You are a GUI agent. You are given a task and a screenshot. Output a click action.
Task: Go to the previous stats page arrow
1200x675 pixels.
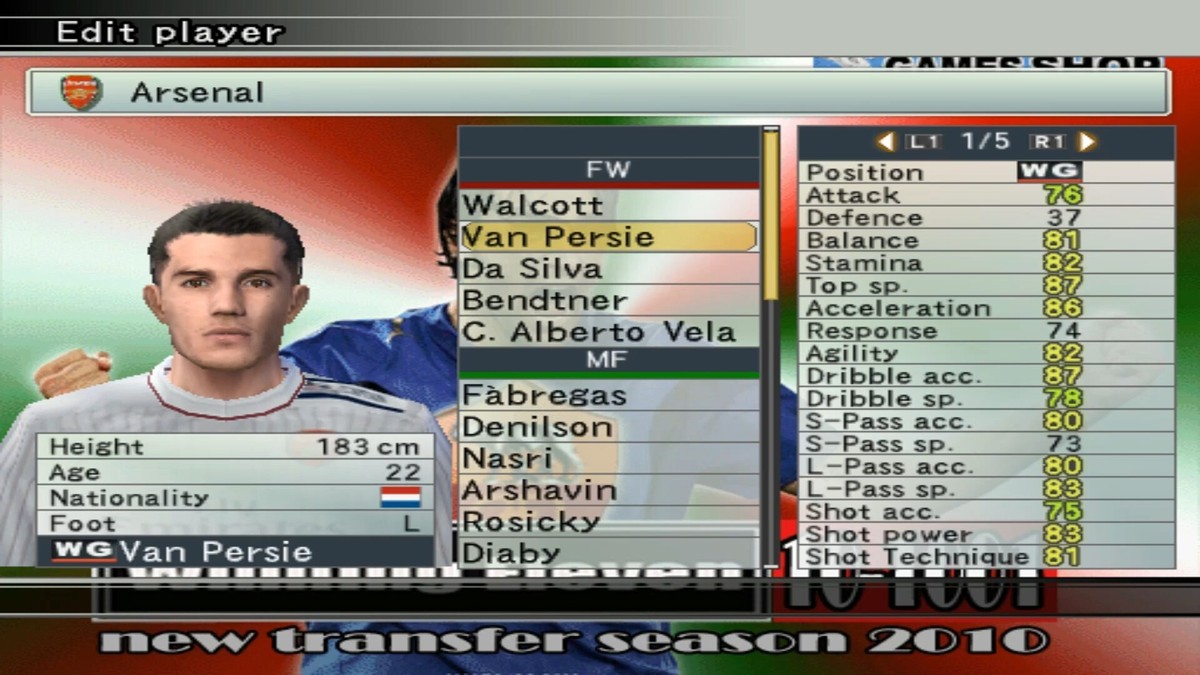885,142
